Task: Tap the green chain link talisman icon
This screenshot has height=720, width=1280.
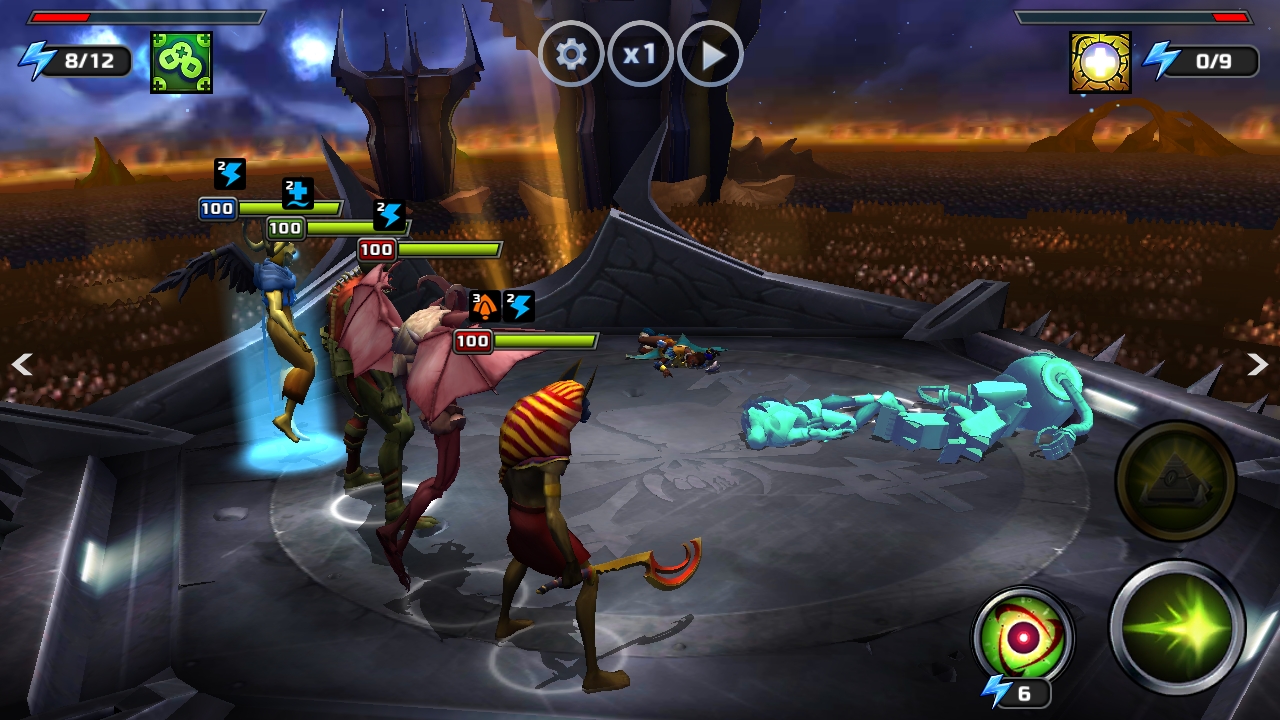Action: pos(181,62)
